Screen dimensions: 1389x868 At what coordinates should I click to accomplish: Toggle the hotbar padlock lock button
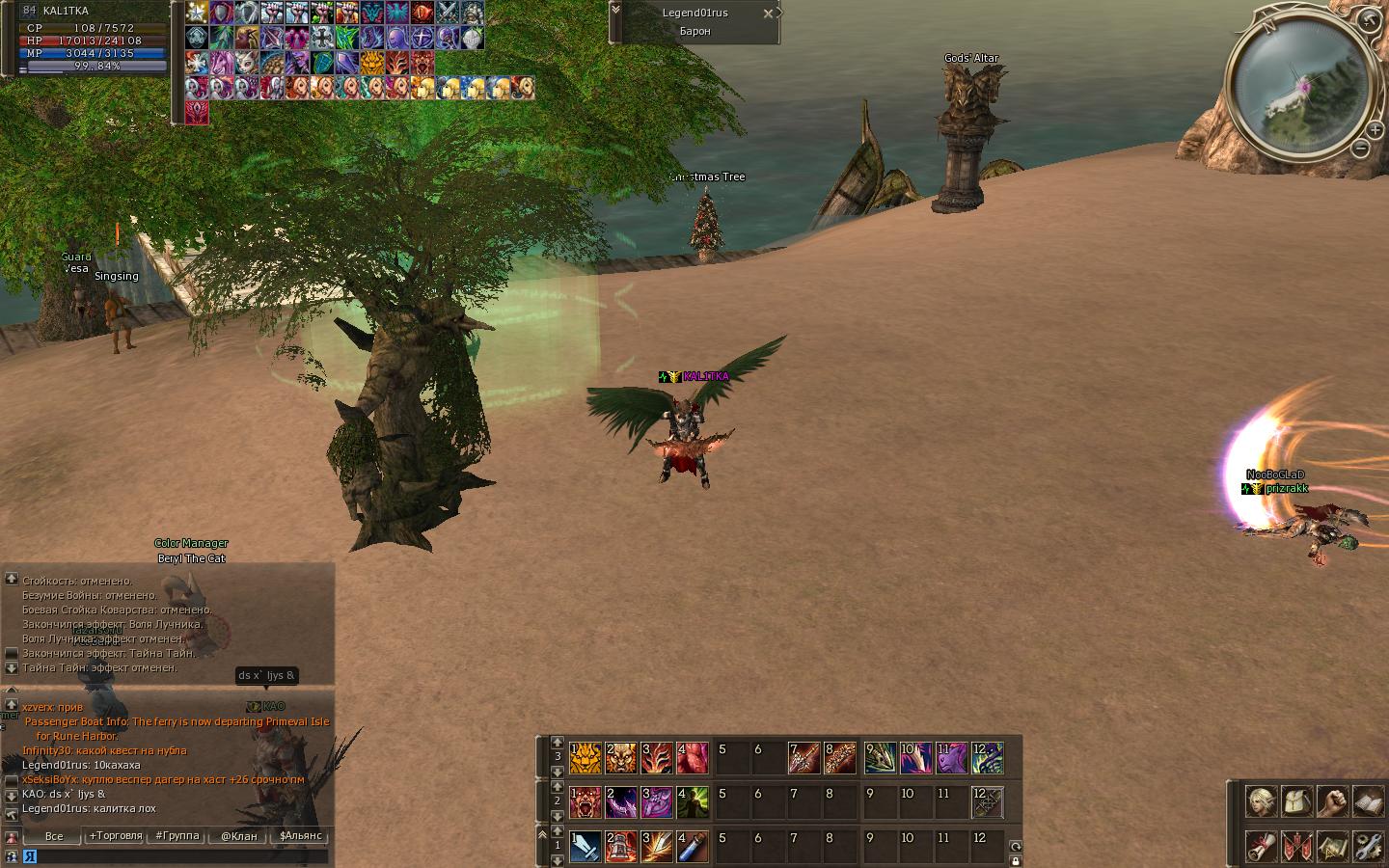pyautogui.click(x=1015, y=860)
